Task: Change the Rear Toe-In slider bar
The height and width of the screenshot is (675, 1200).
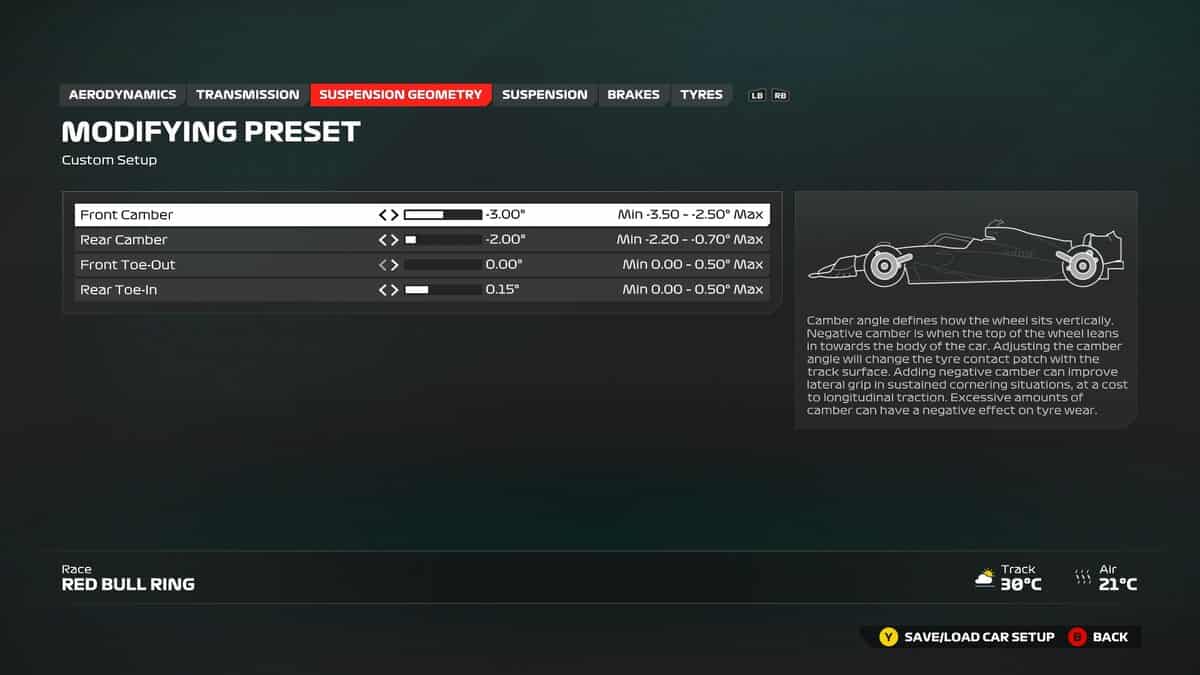Action: [x=443, y=290]
